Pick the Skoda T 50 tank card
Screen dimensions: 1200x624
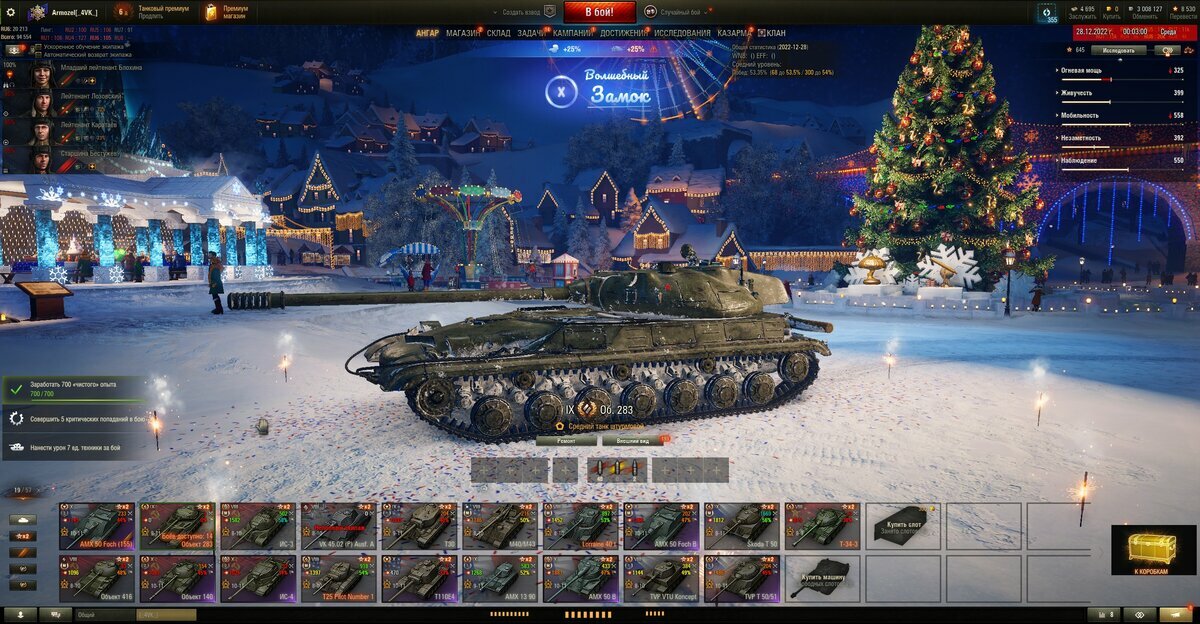point(742,526)
